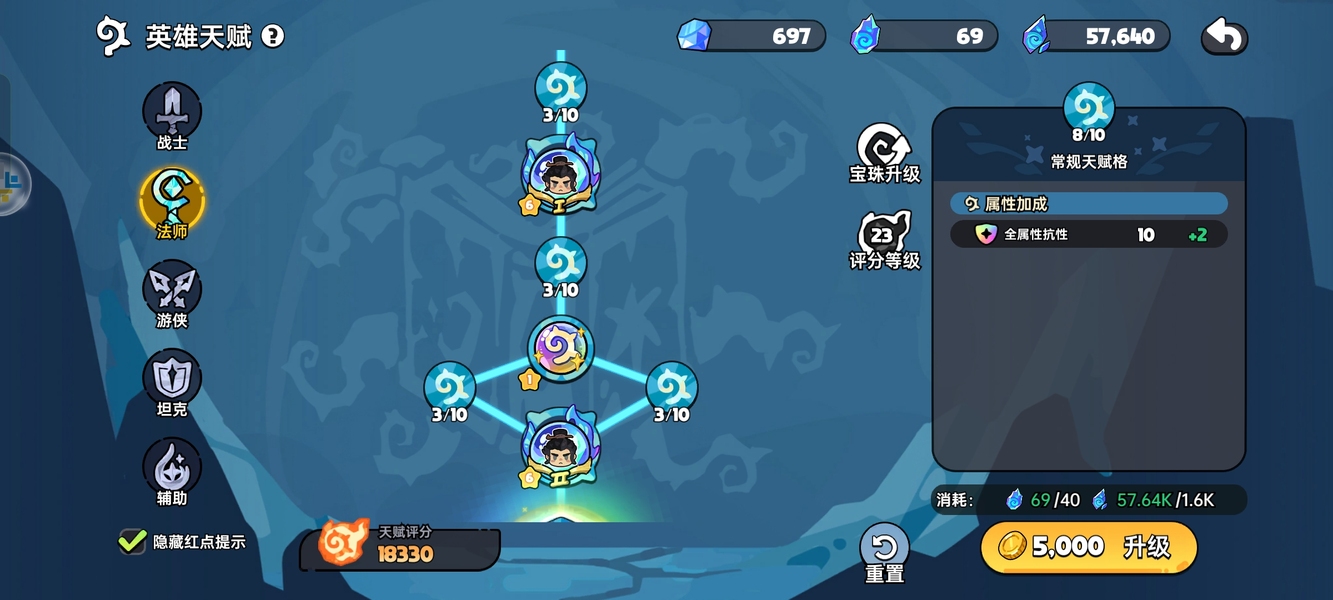
Task: View the 评分等级 rating level
Action: [x=884, y=238]
